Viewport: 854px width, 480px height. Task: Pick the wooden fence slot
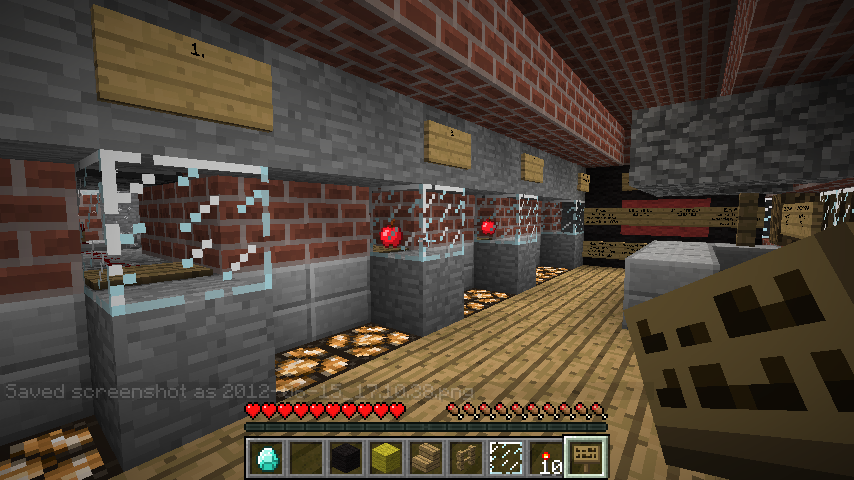pos(465,458)
